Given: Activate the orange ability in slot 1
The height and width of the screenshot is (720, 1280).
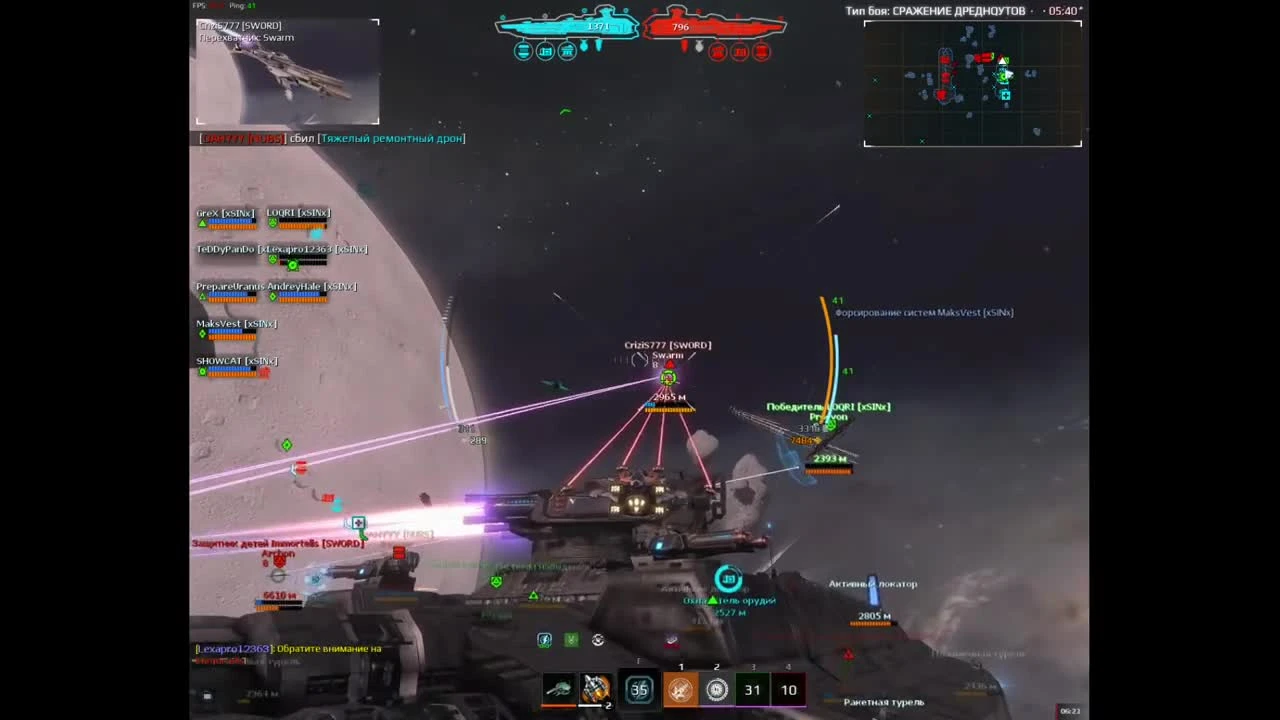Looking at the screenshot, I should coord(681,689).
